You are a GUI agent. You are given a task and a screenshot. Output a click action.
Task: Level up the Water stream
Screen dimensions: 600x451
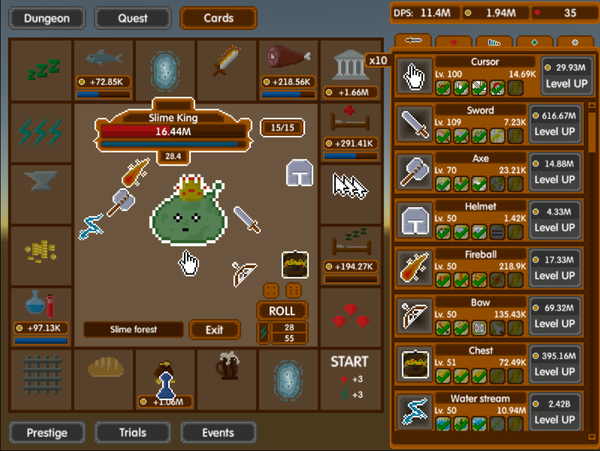563,419
